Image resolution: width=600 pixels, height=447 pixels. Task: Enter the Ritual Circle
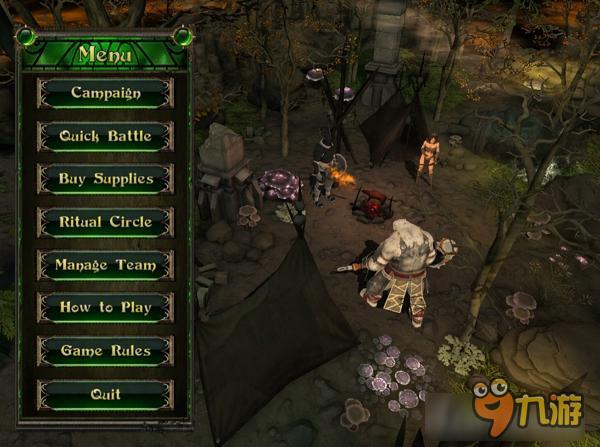[x=105, y=222]
